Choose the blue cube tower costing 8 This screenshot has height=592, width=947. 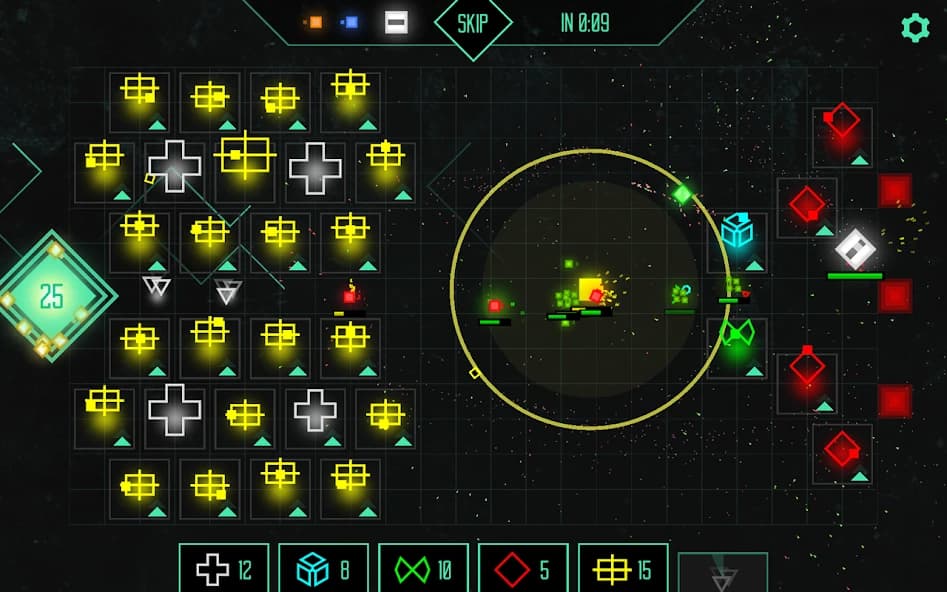pos(323,569)
